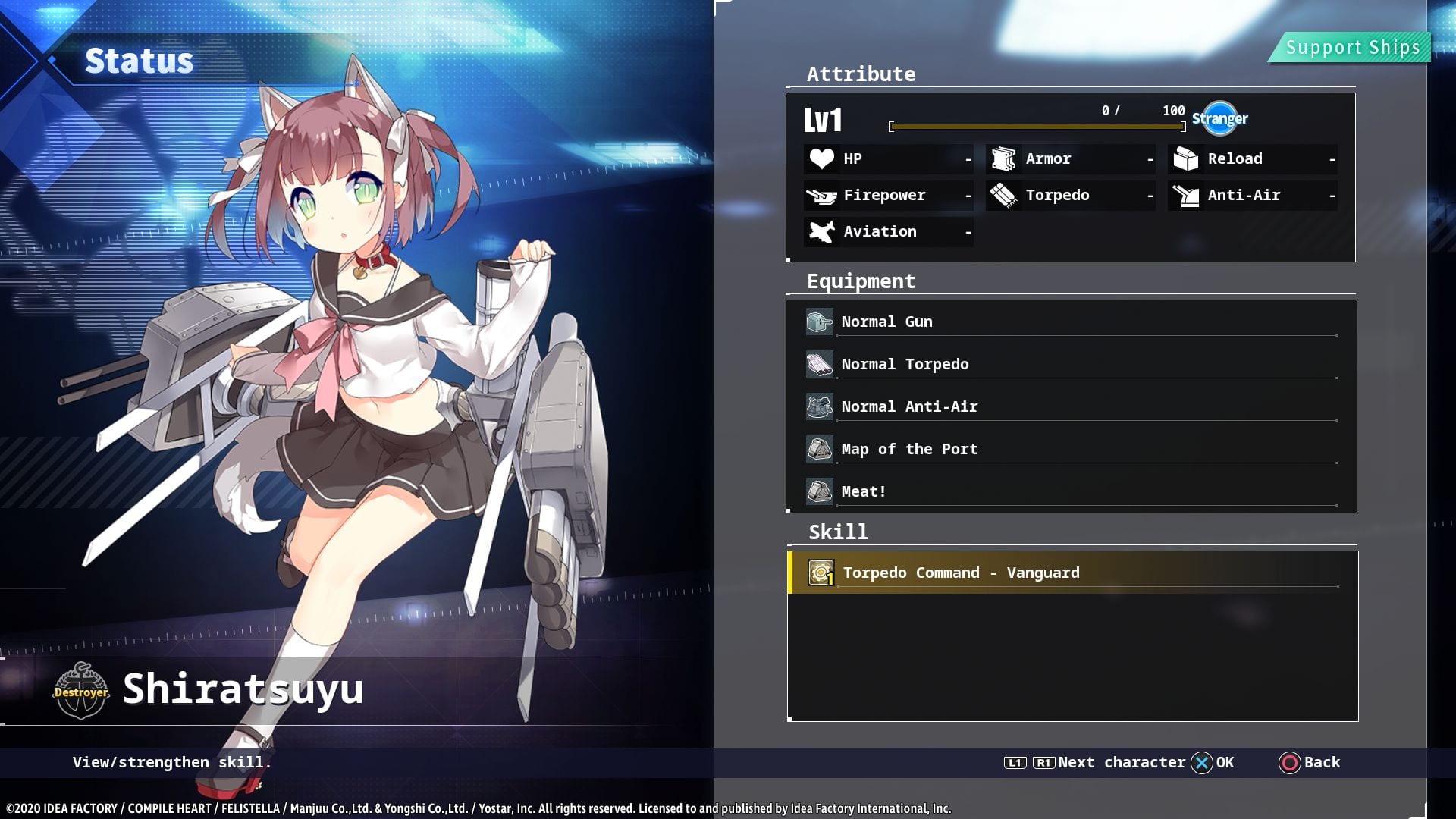Click the Stranger affinity badge
The height and width of the screenshot is (819, 1456).
(x=1219, y=118)
